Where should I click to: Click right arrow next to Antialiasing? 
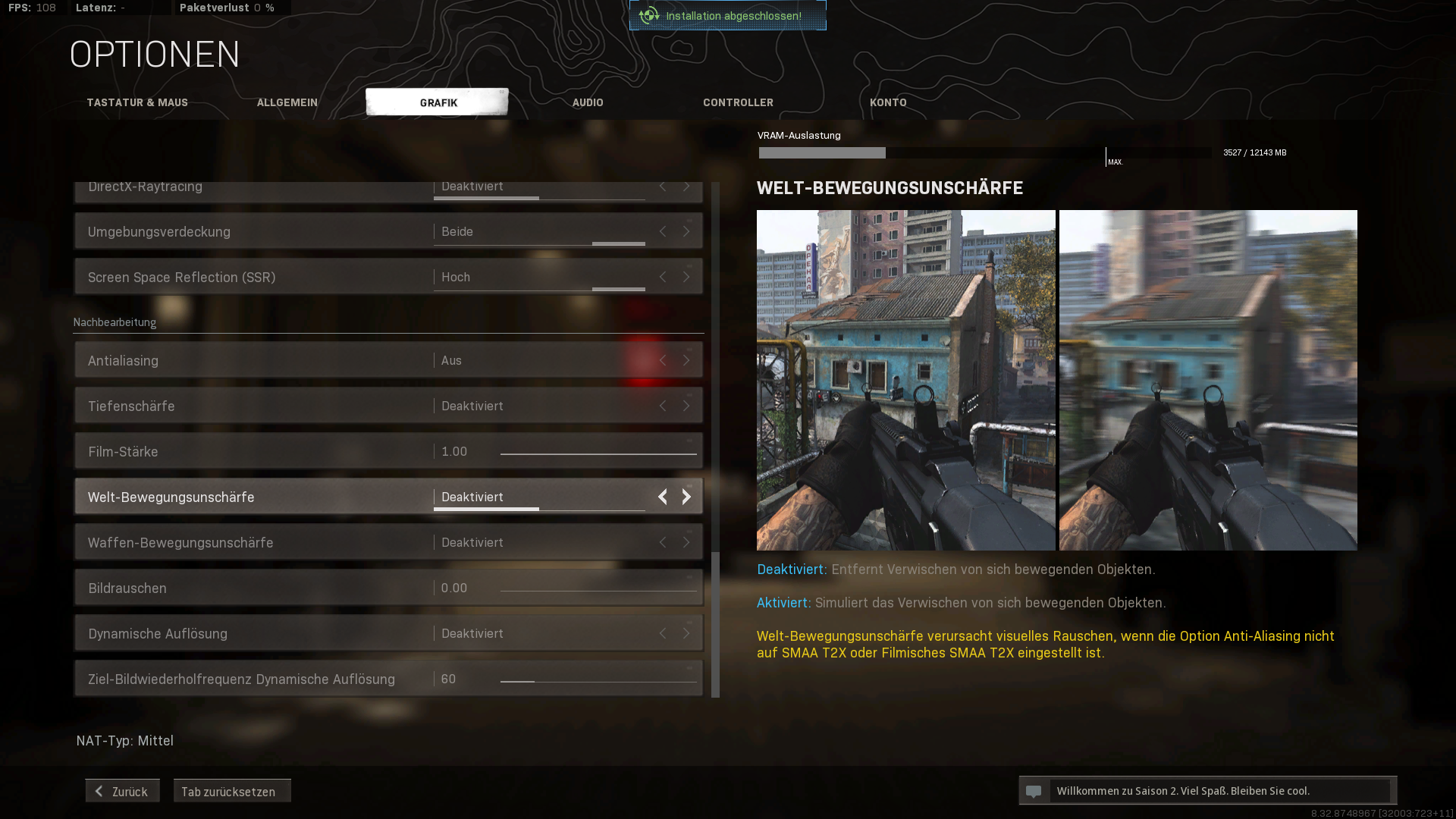click(x=686, y=360)
